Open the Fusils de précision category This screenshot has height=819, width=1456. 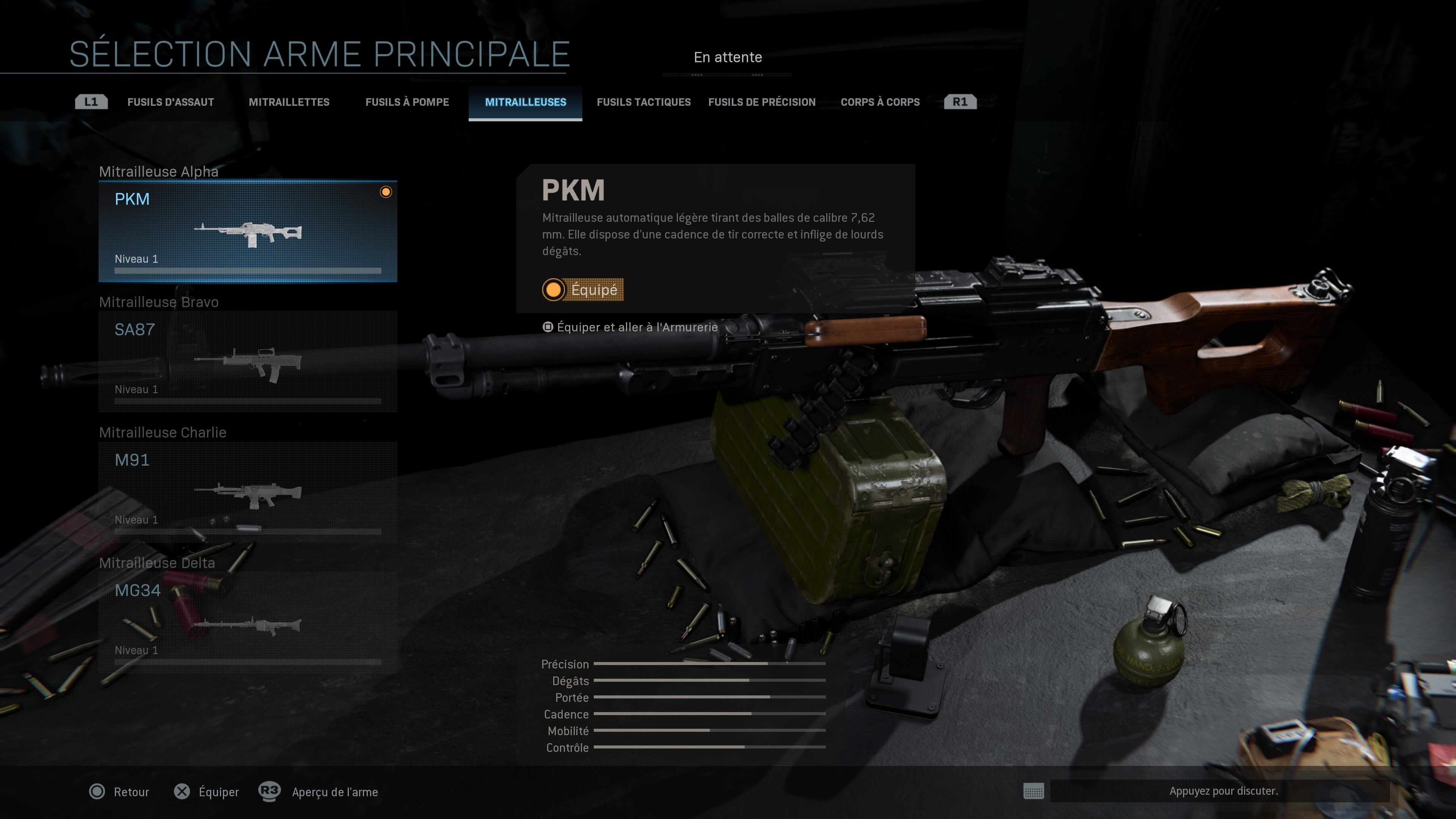click(x=762, y=102)
